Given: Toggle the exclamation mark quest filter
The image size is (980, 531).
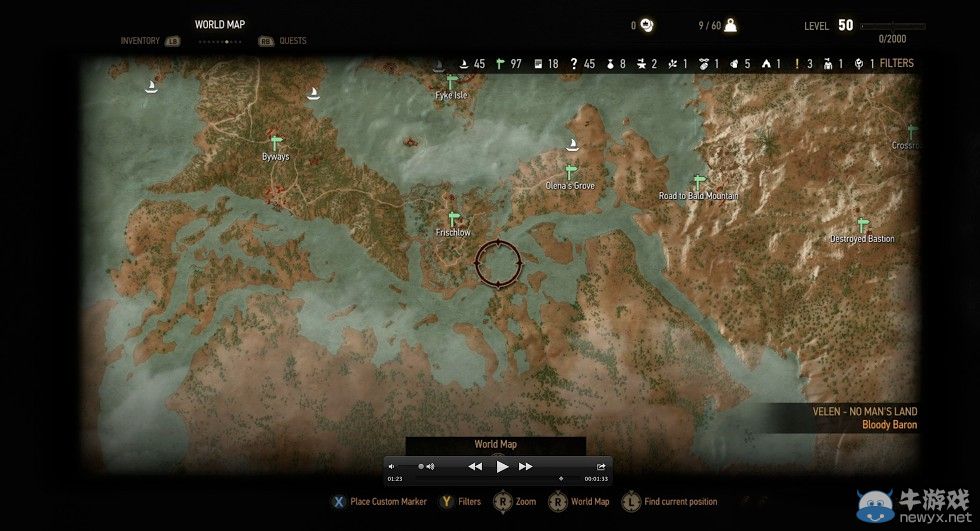Looking at the screenshot, I should tap(797, 64).
